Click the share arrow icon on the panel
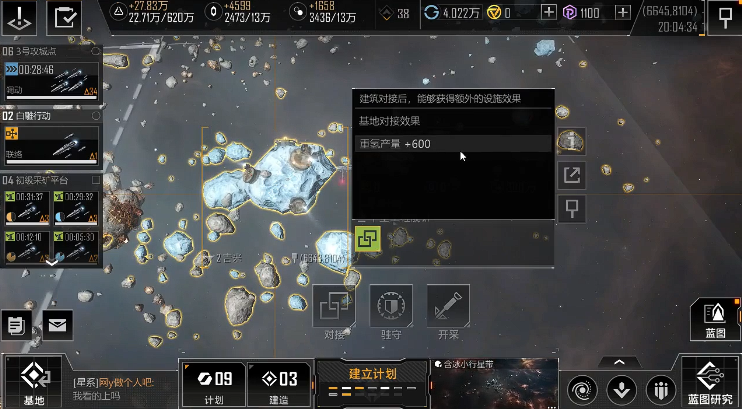The image size is (742, 409). [x=572, y=176]
